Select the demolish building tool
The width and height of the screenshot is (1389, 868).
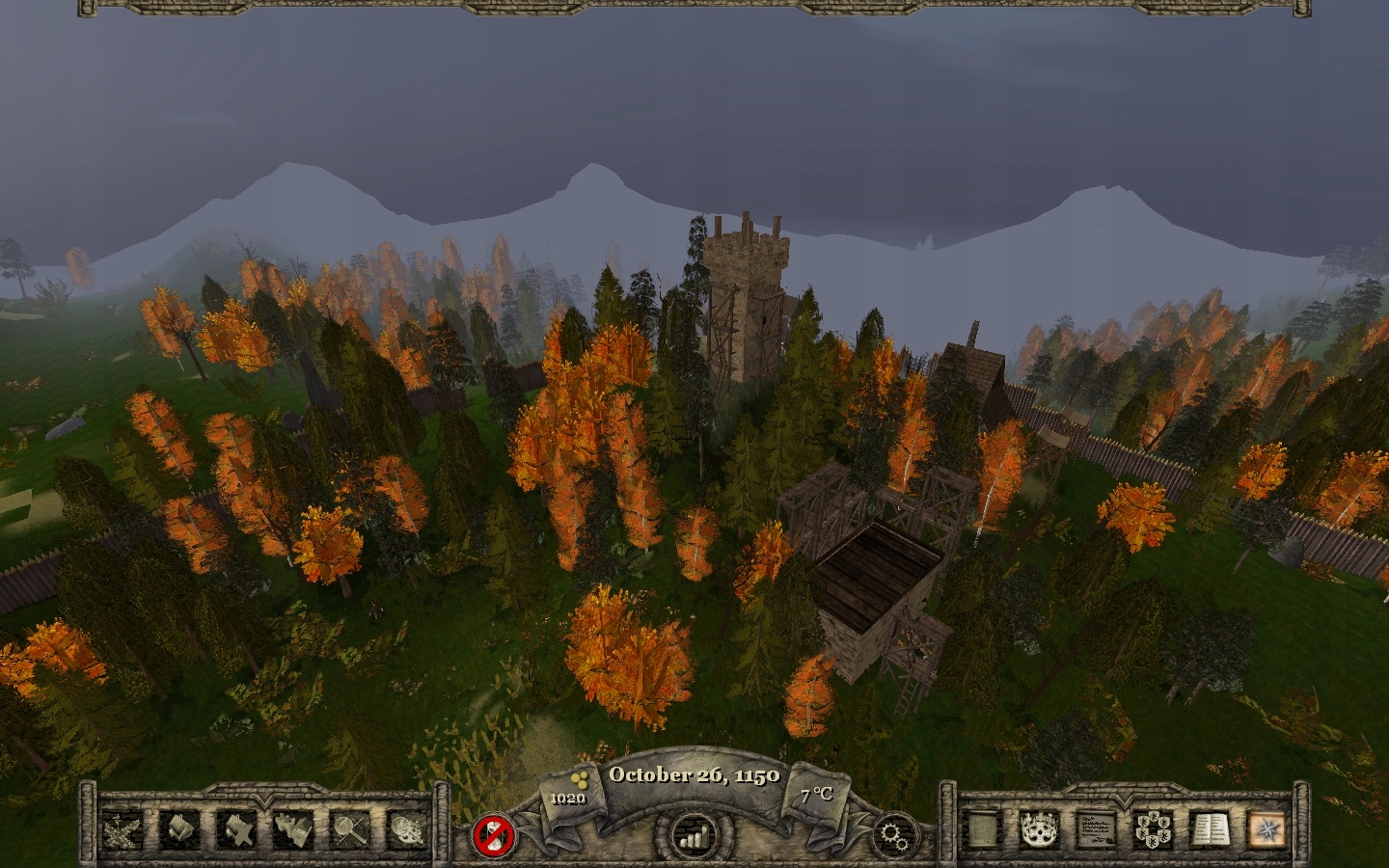(x=239, y=831)
